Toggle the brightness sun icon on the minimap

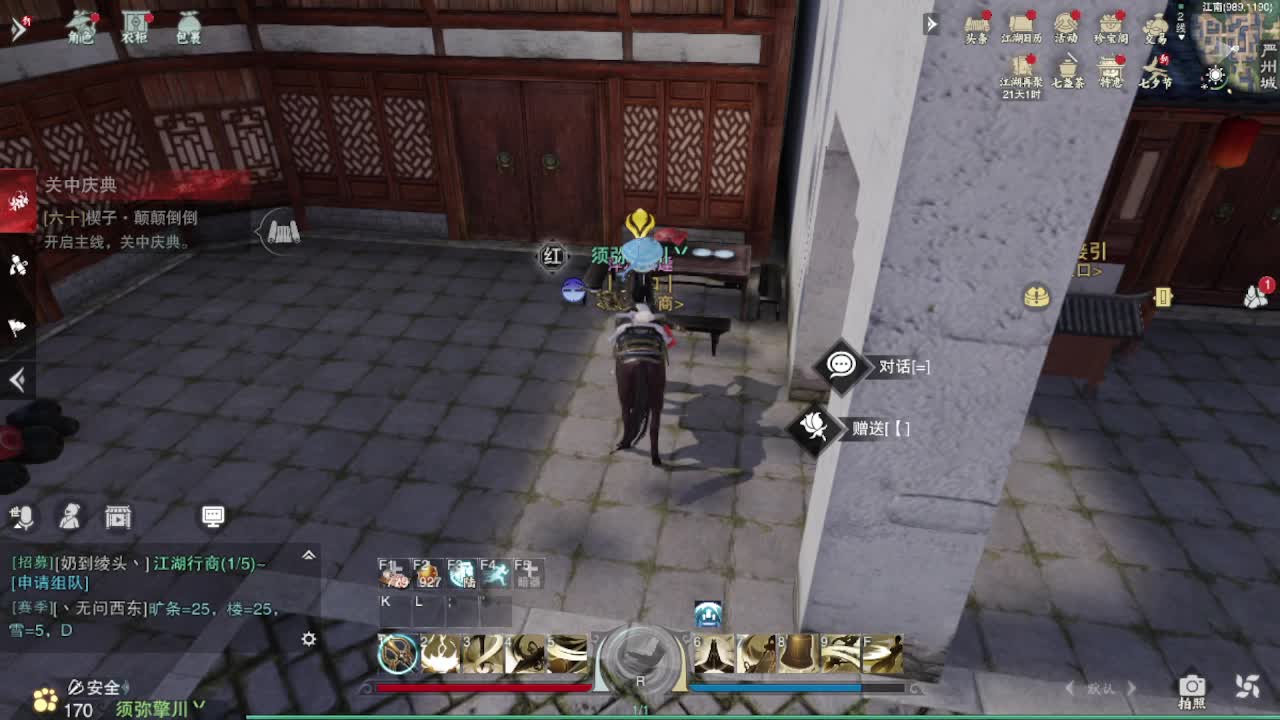(1216, 75)
